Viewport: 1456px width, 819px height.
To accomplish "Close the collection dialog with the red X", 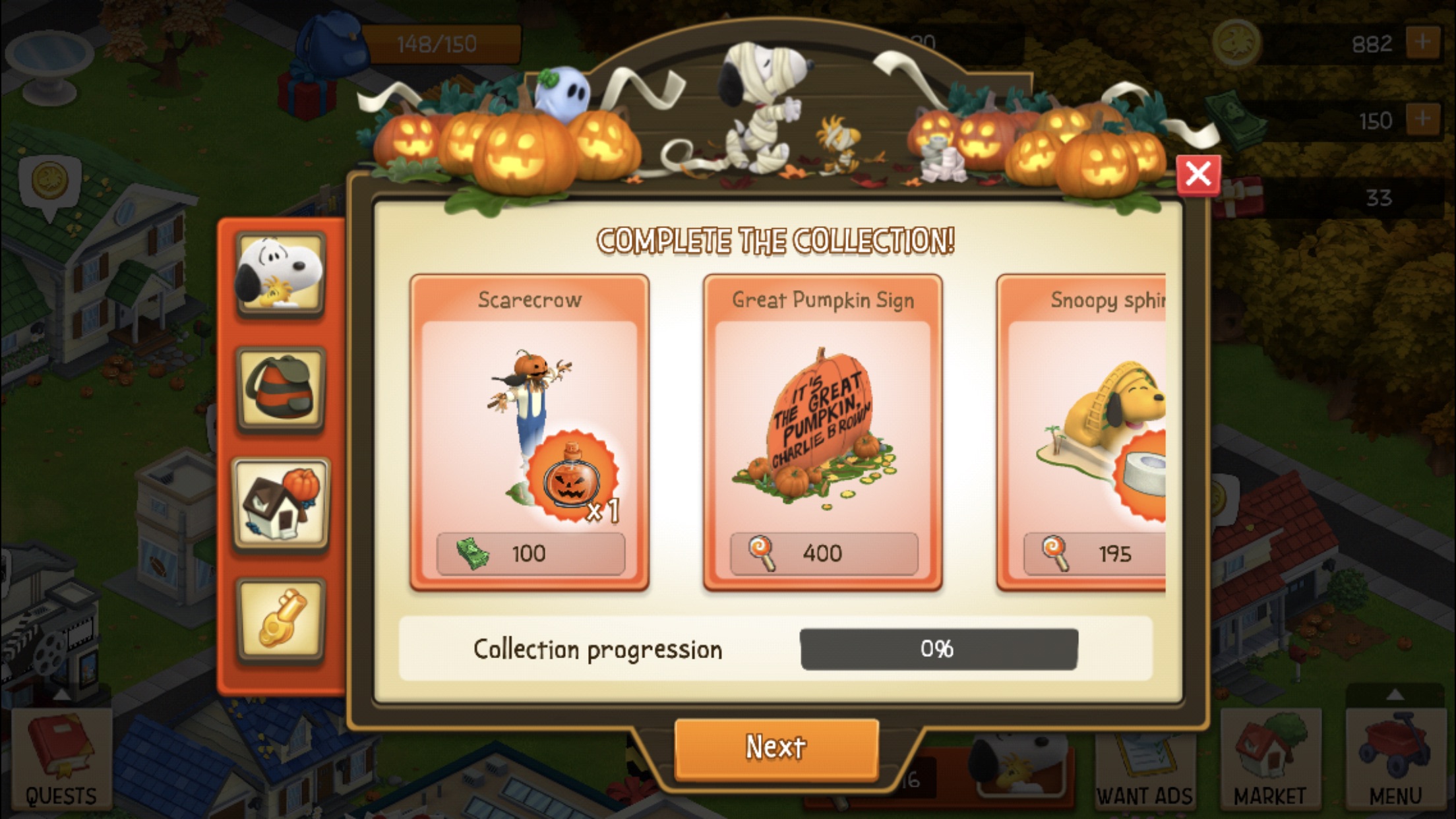I will point(1198,175).
